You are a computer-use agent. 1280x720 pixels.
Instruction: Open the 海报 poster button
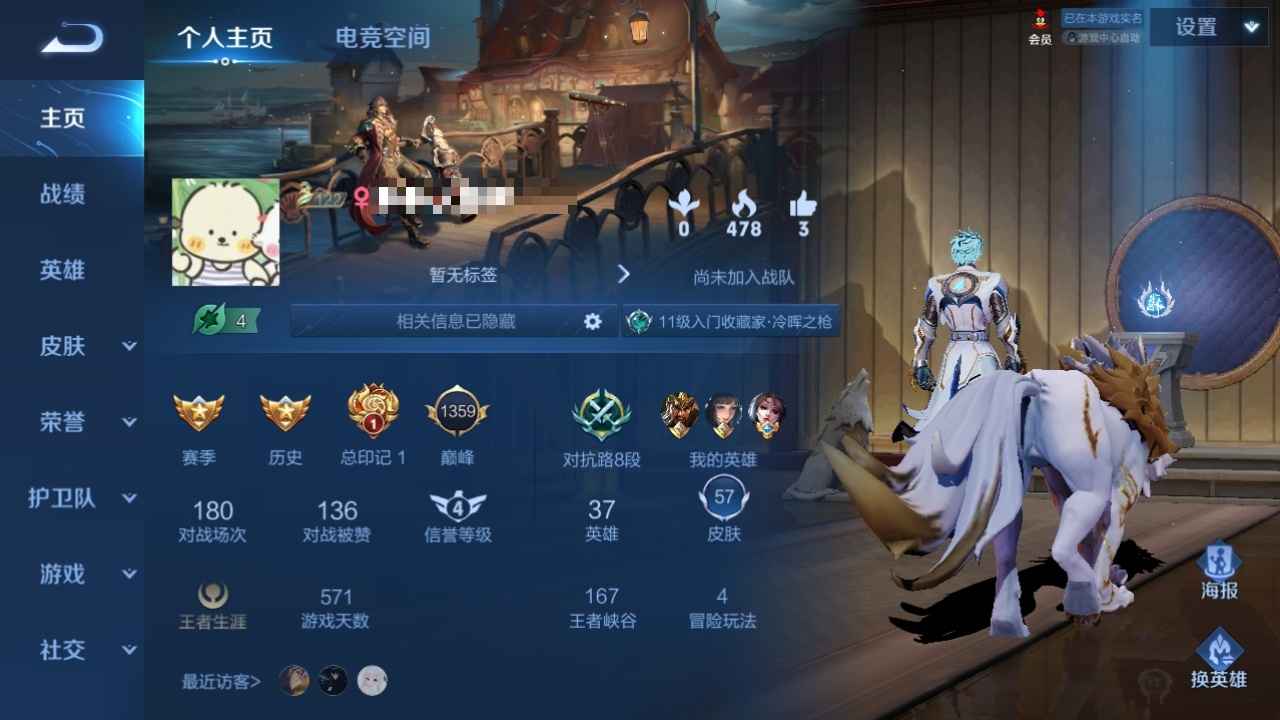[x=1219, y=570]
